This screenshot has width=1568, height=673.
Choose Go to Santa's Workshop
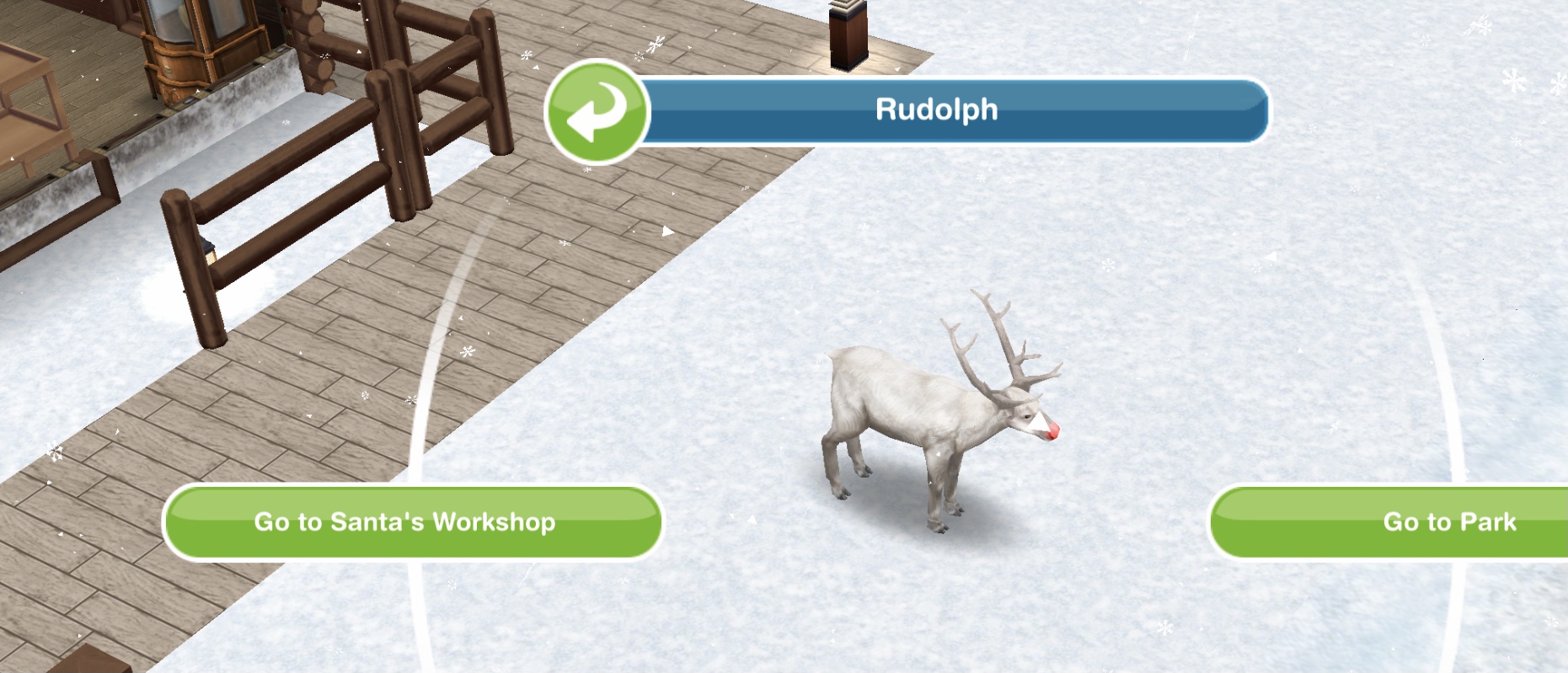point(412,522)
